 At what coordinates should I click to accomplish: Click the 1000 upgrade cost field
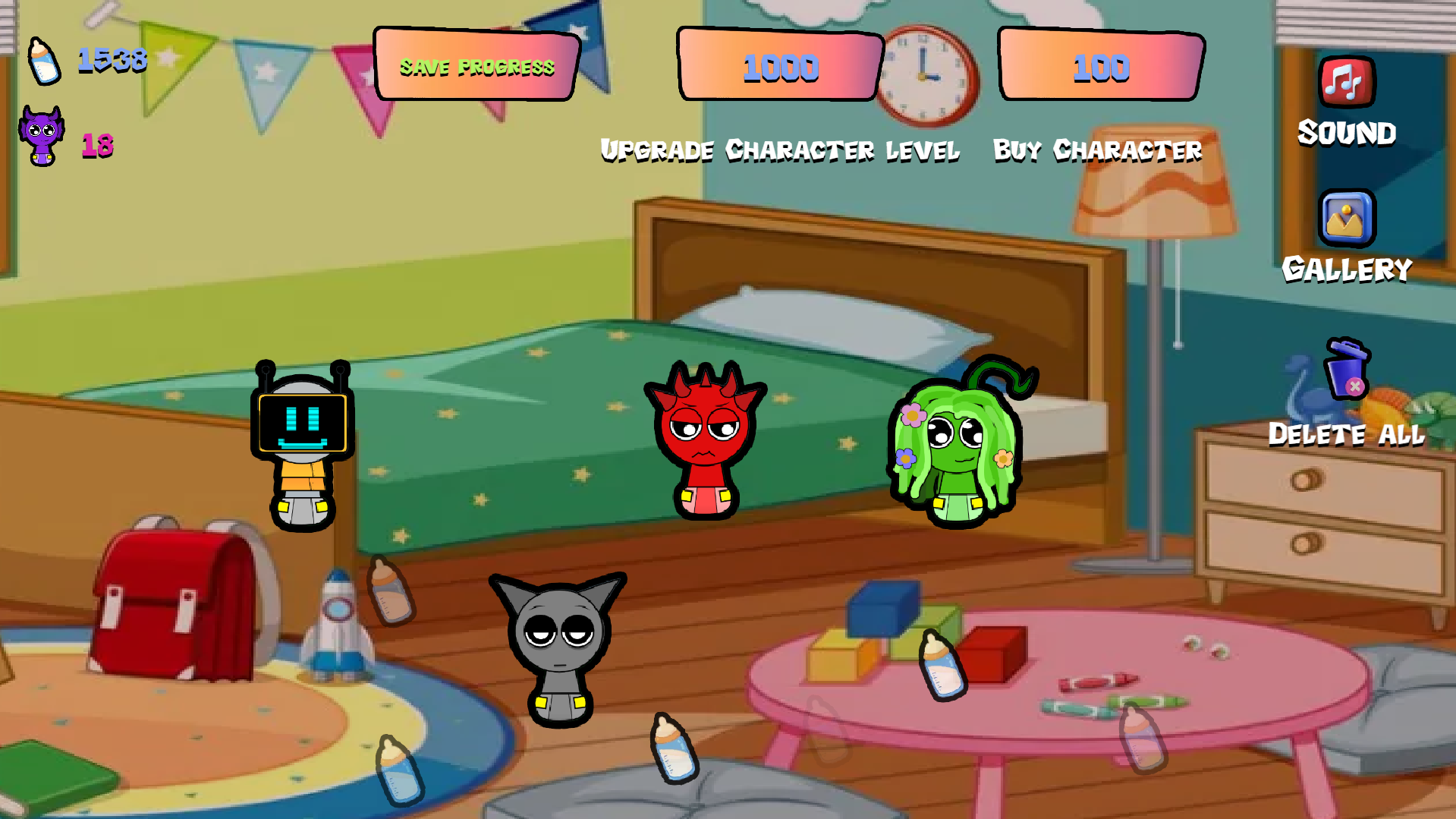coord(780,68)
